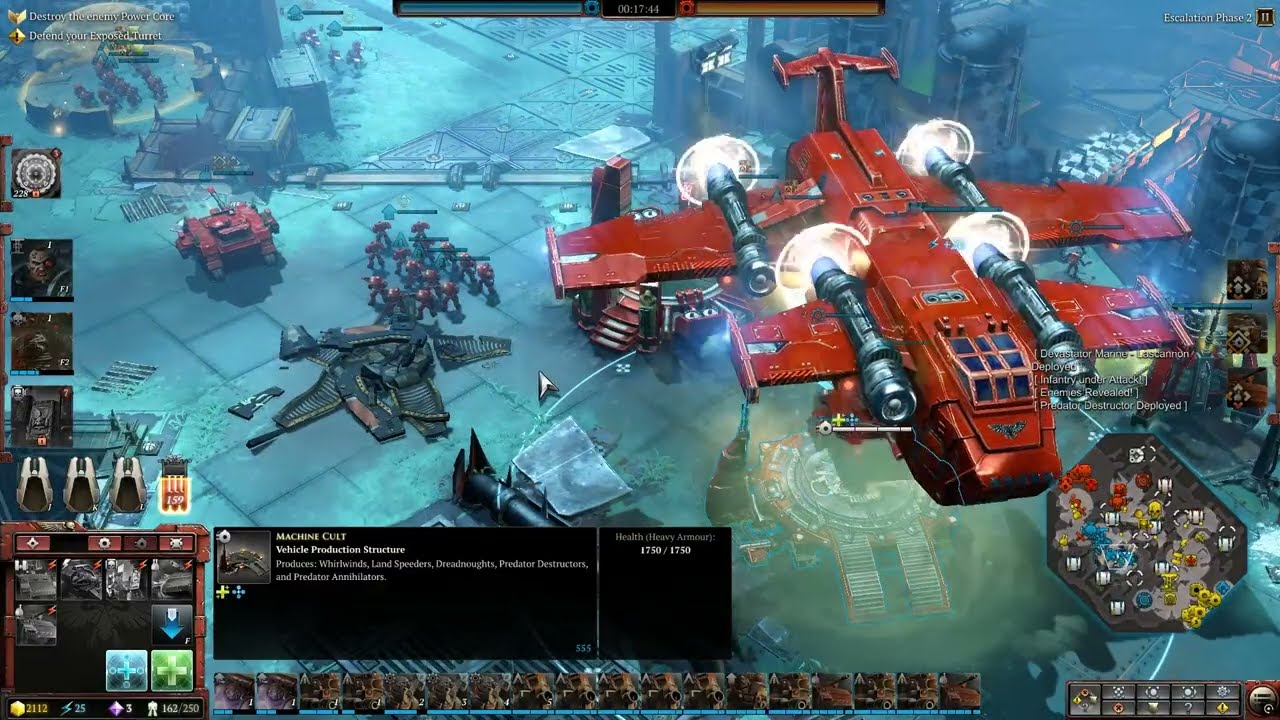Activate the orange banner ability showing 159
The image size is (1280, 720).
[174, 484]
